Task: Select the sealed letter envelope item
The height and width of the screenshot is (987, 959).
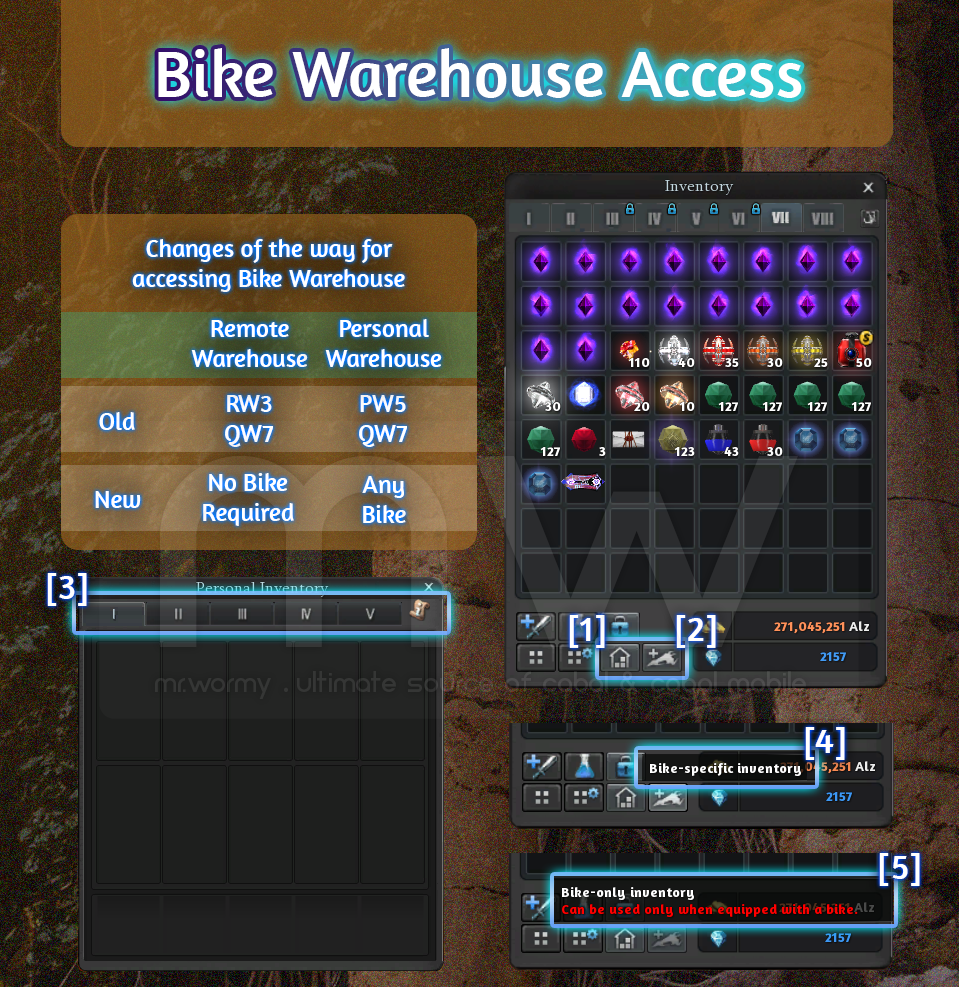Action: 629,440
